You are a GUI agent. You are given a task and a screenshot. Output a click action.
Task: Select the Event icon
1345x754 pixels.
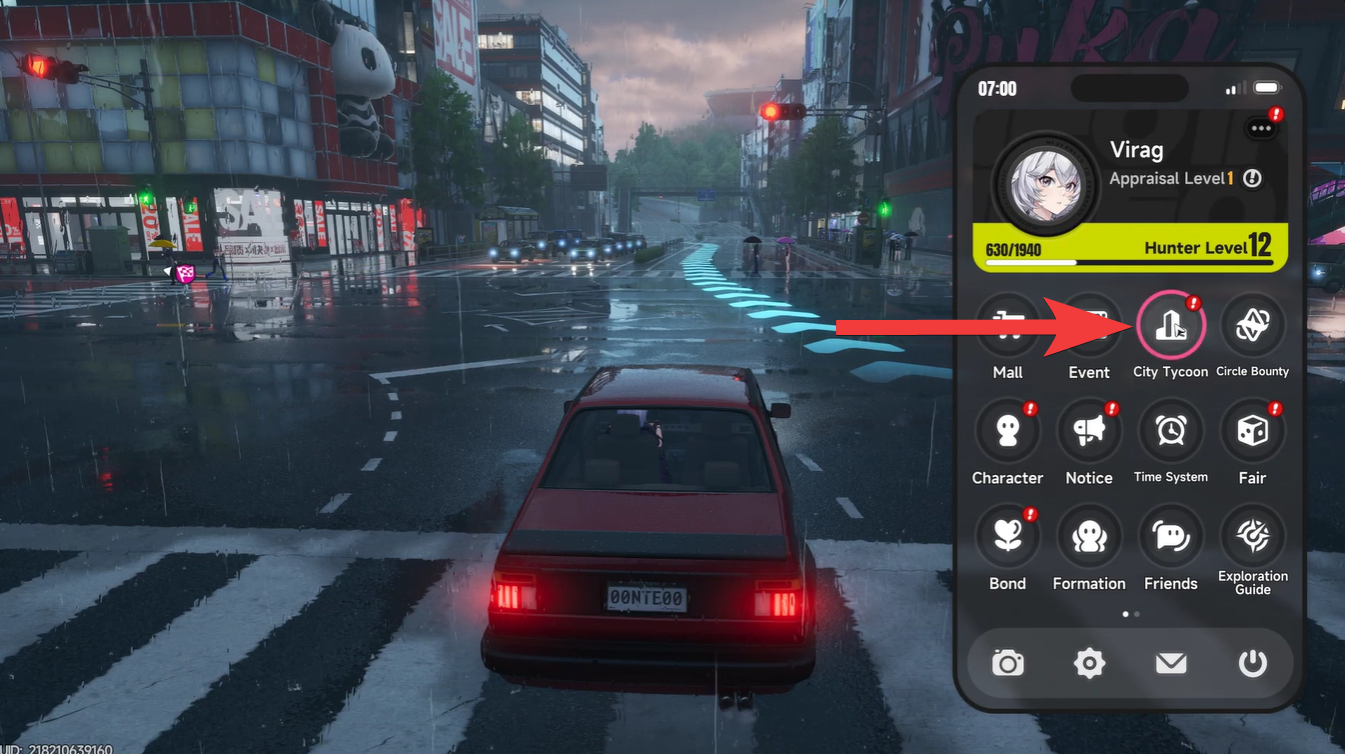pos(1089,325)
